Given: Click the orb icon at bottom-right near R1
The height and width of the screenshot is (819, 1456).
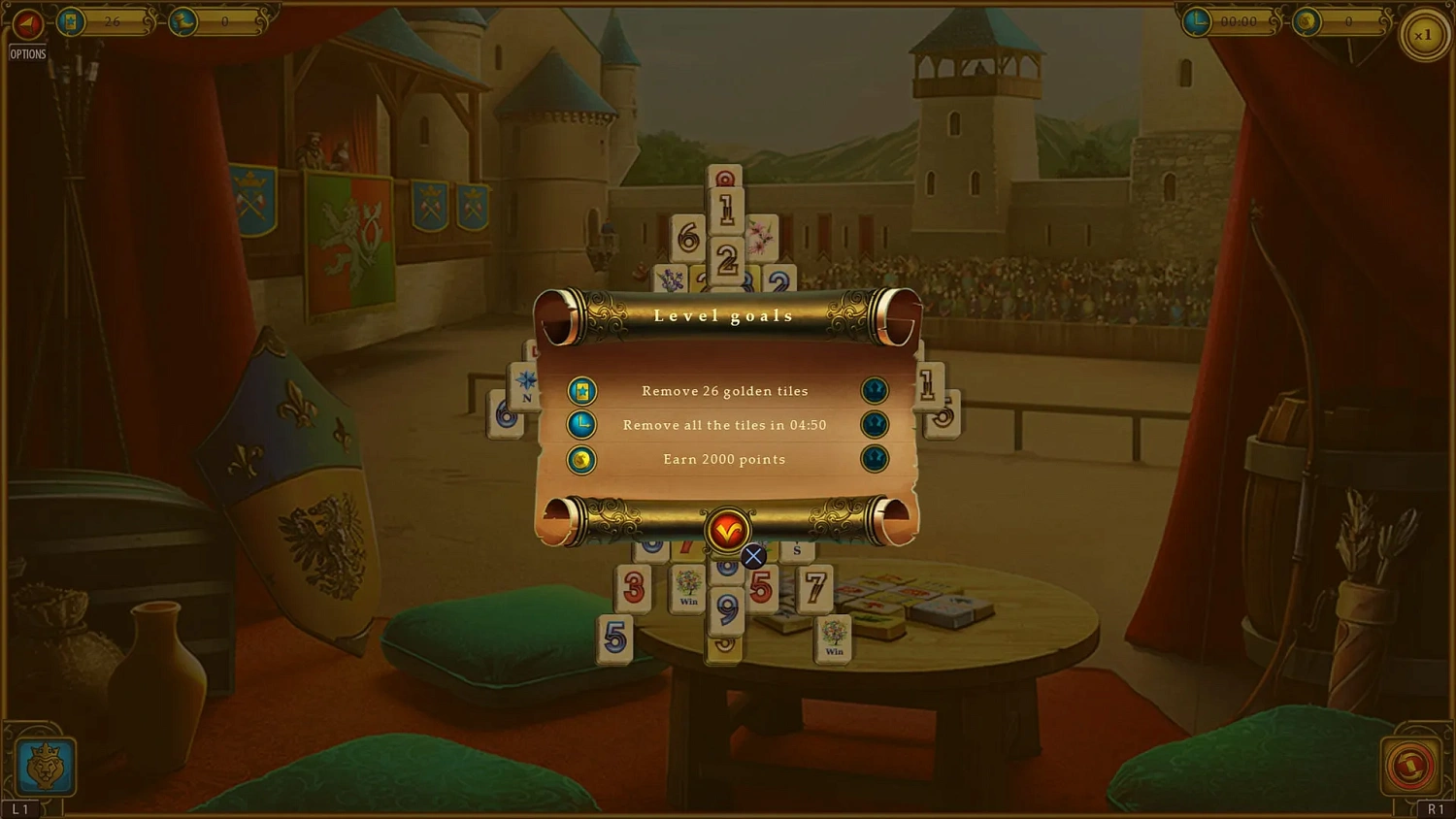Looking at the screenshot, I should click(1412, 766).
